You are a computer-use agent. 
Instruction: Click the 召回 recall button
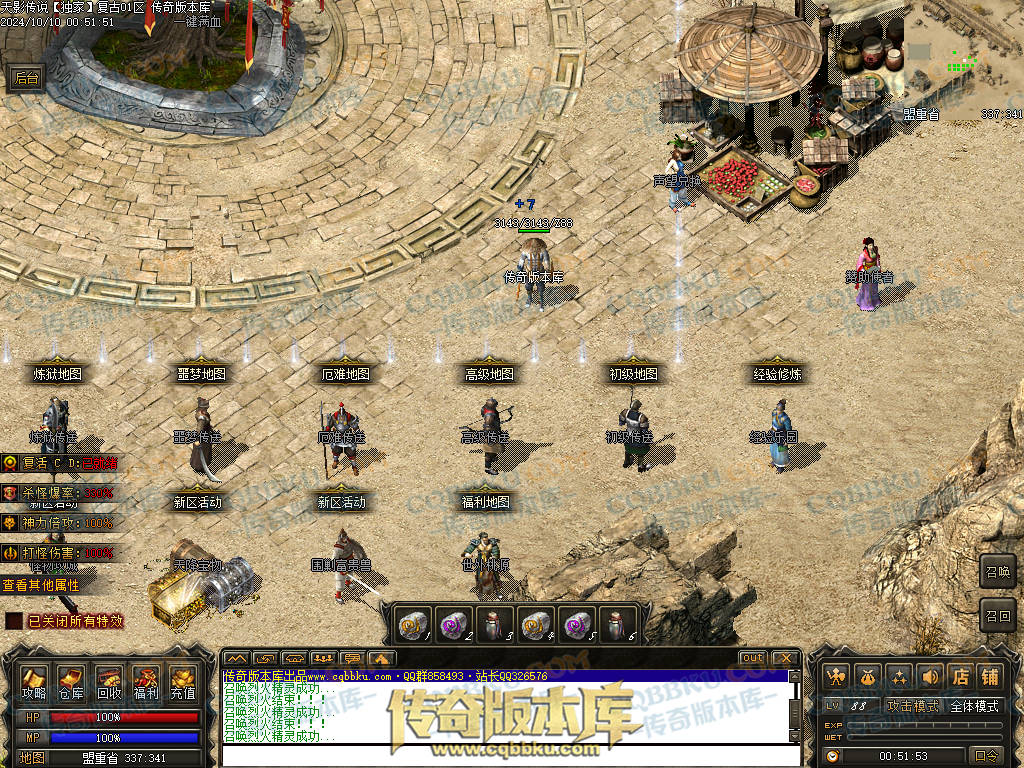coord(998,614)
